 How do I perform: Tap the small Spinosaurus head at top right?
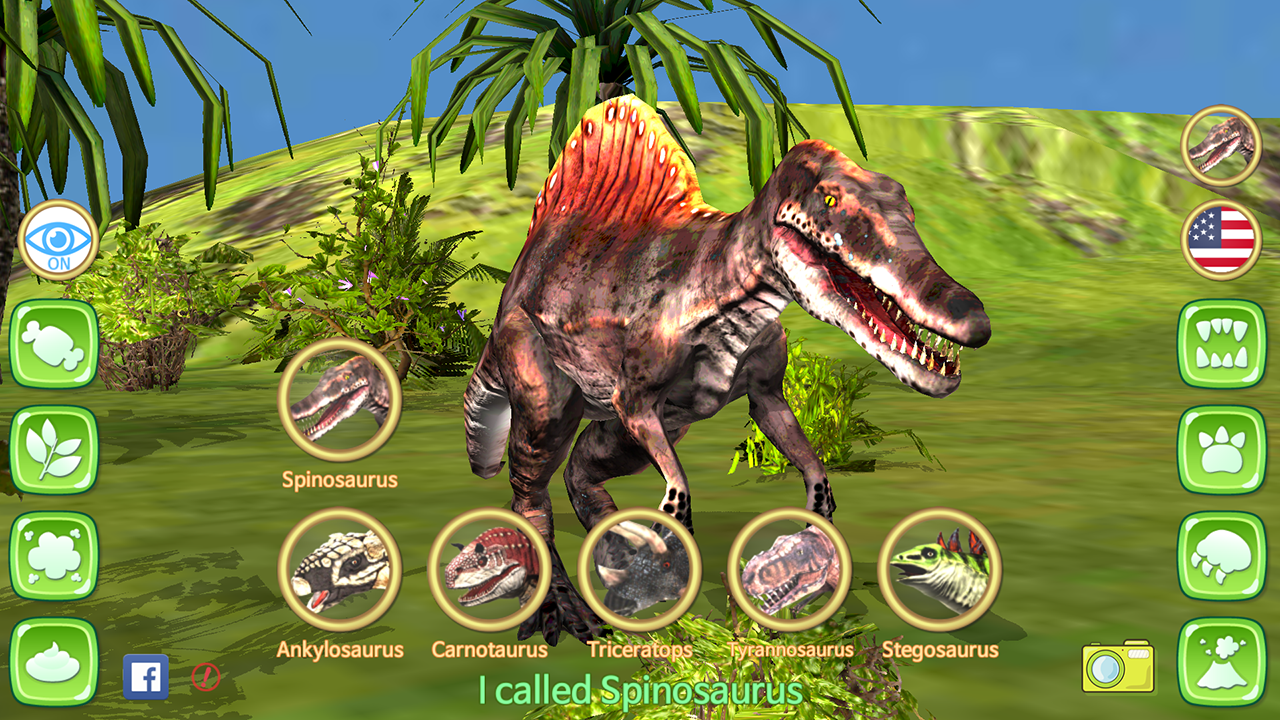(1221, 145)
